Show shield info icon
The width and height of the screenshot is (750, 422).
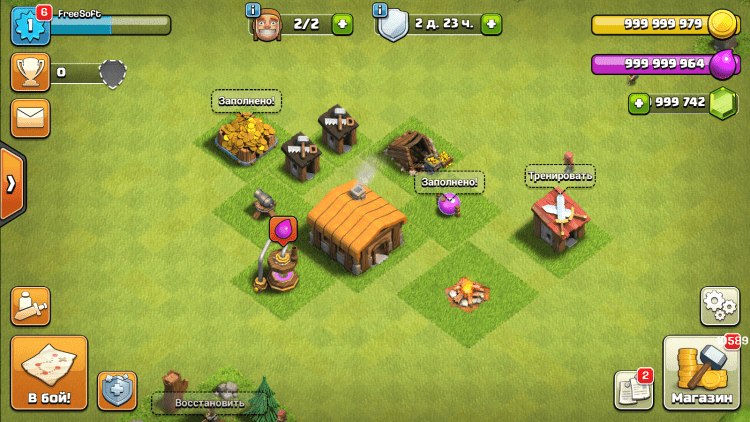point(380,10)
